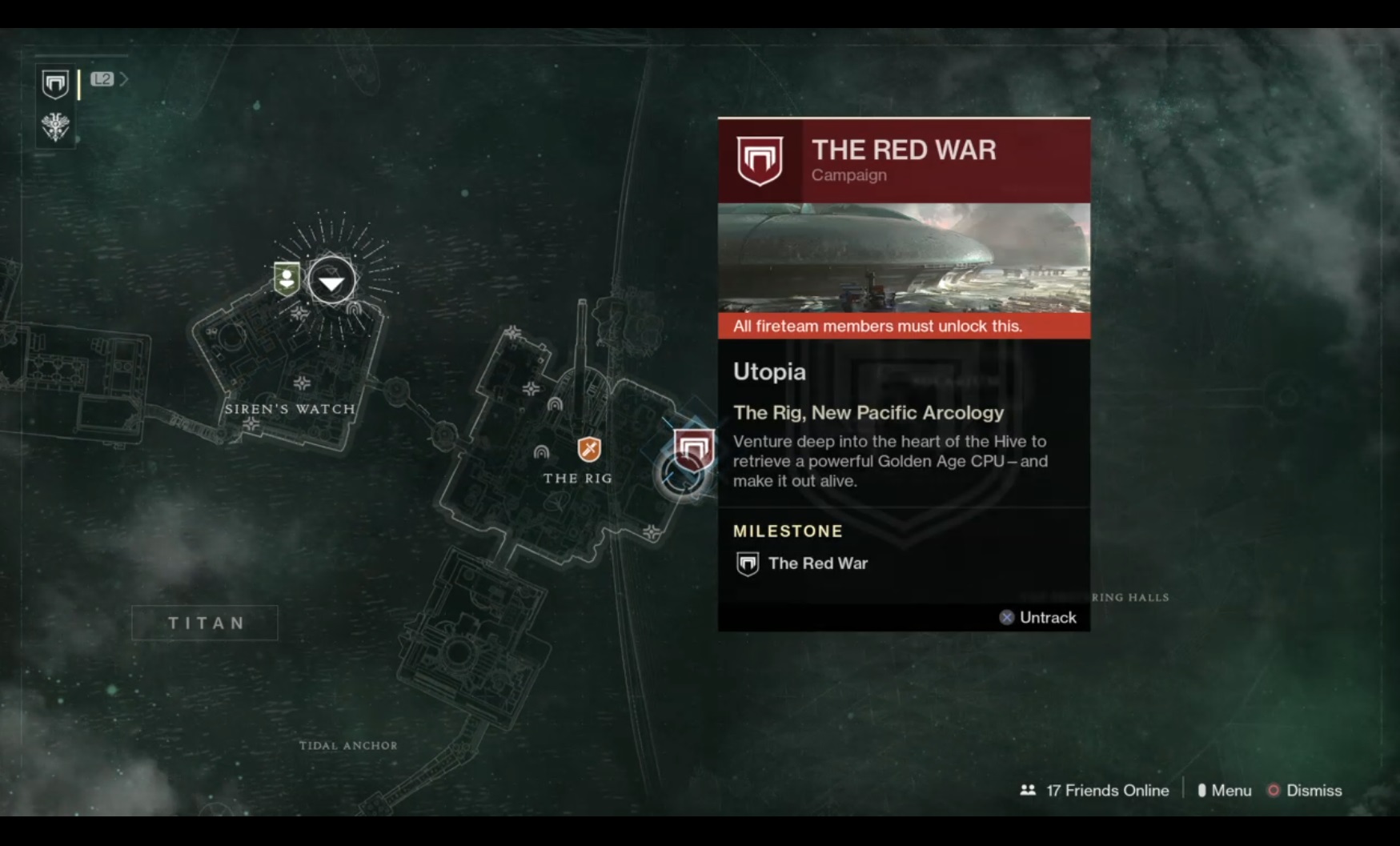Image resolution: width=1400 pixels, height=846 pixels.
Task: Dismiss the map details panel
Action: pos(1305,791)
